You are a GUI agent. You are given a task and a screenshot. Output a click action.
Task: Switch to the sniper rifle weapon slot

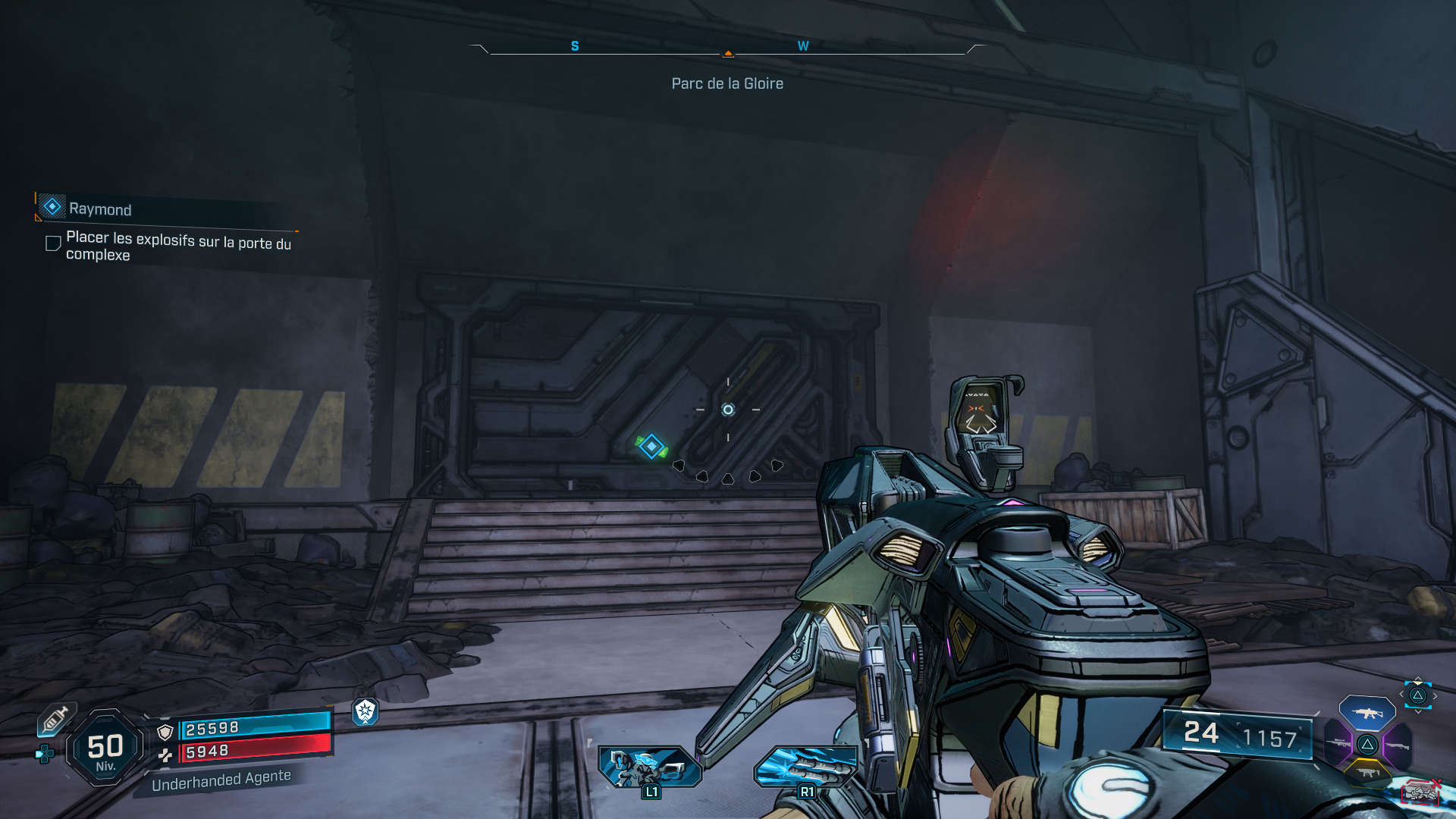coord(1338,744)
